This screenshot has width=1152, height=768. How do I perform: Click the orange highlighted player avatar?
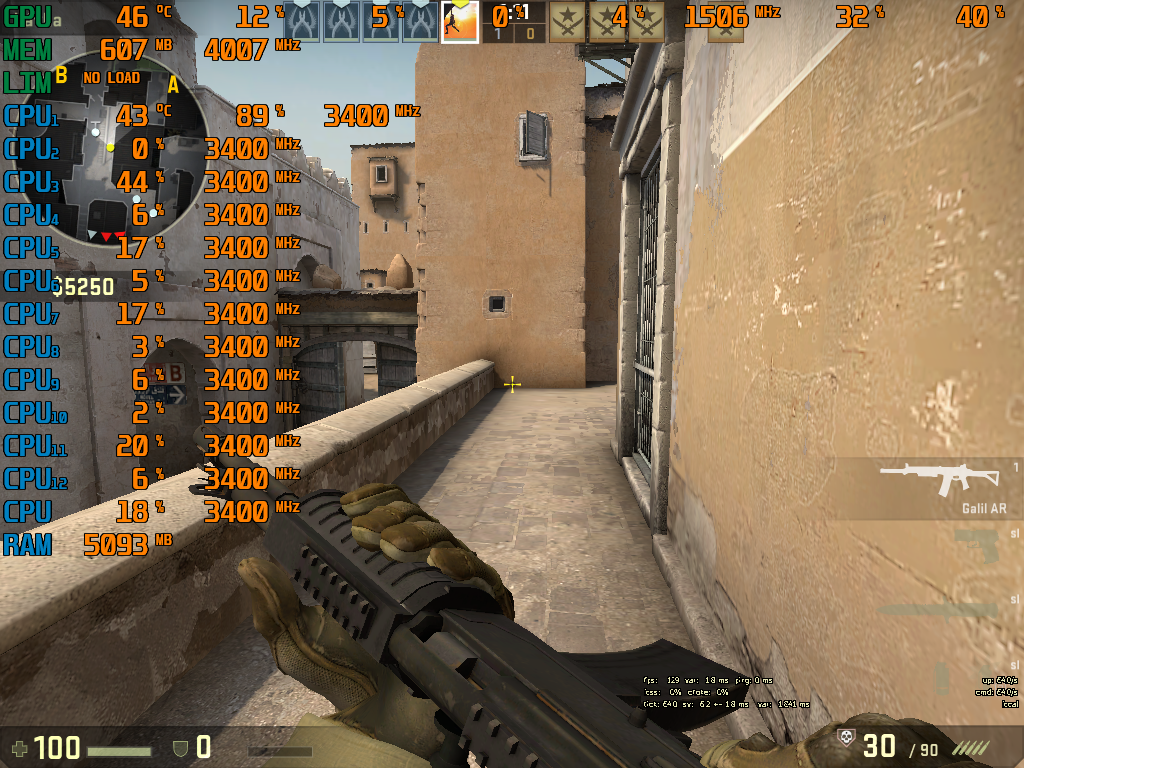point(459,22)
